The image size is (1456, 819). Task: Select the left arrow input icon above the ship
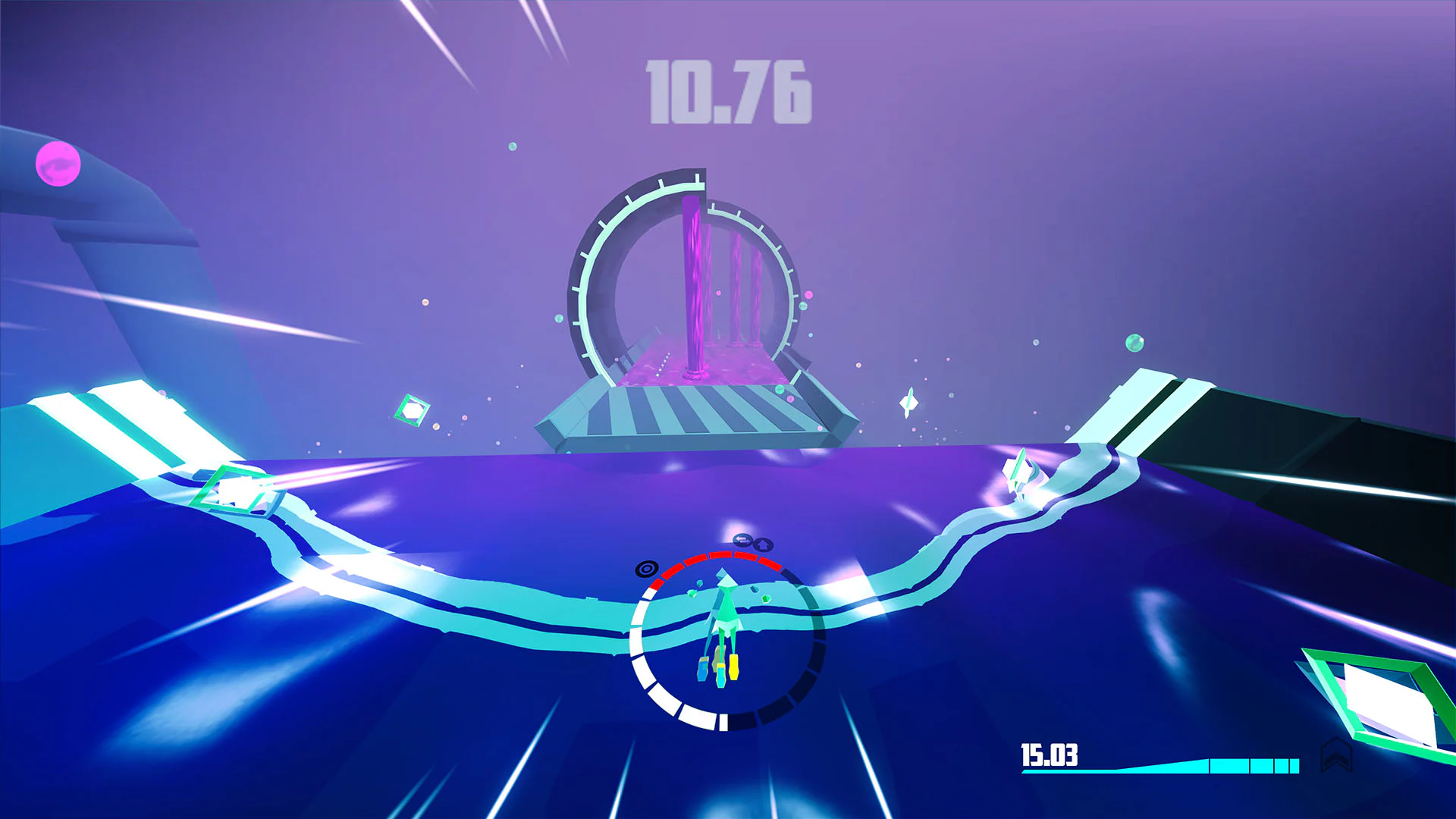pos(742,540)
